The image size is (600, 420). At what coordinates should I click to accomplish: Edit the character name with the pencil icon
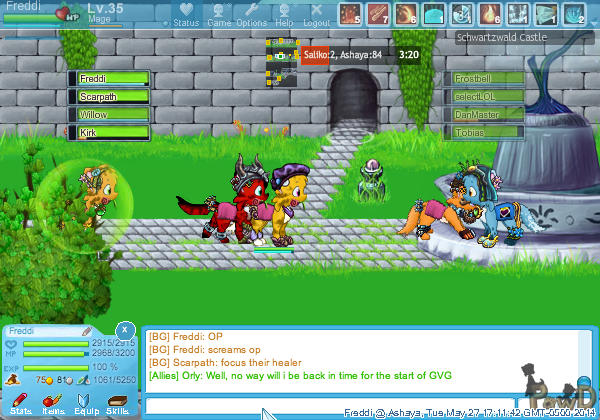(x=87, y=330)
